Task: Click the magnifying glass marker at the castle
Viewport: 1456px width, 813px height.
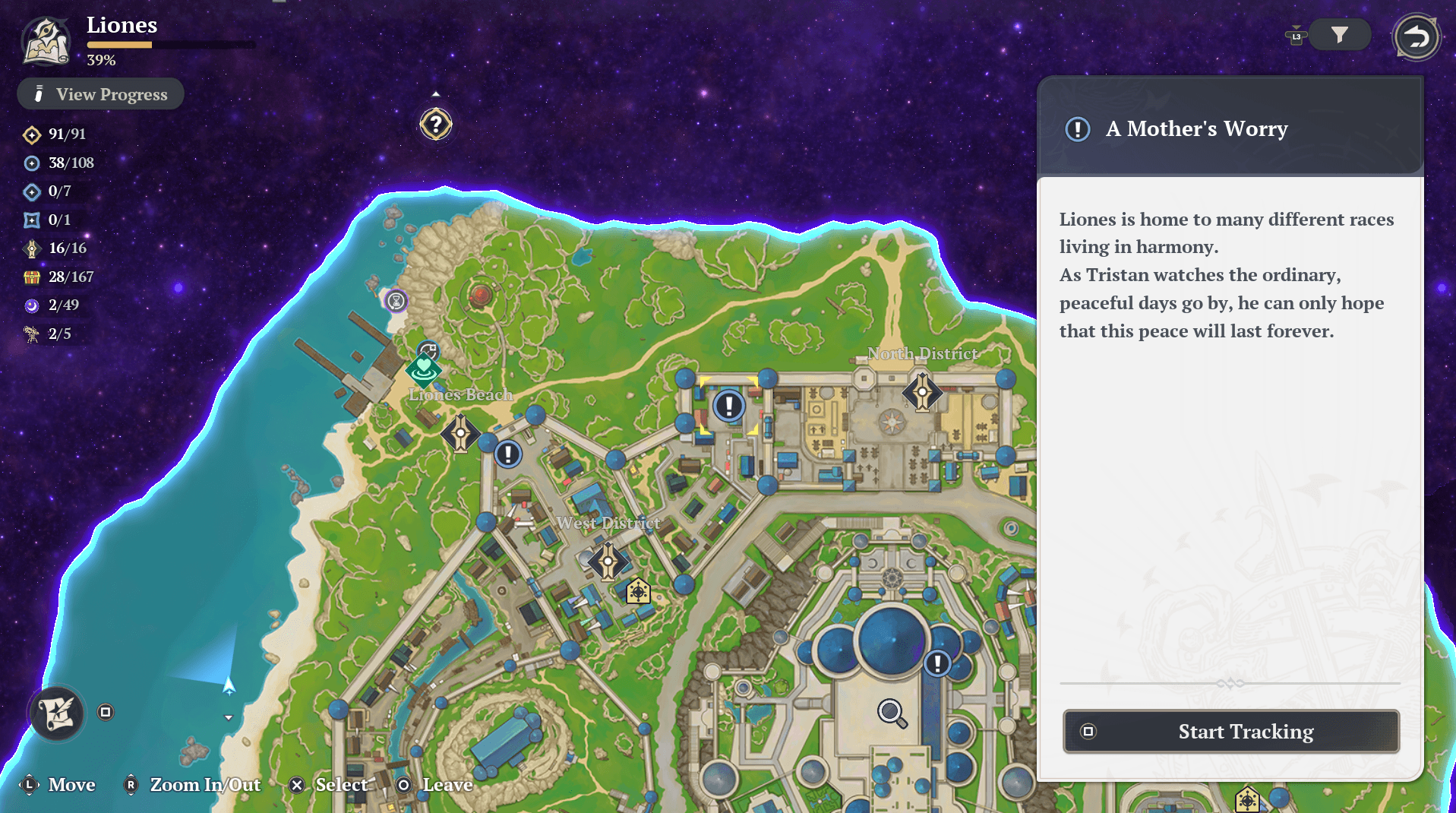Action: (x=892, y=713)
